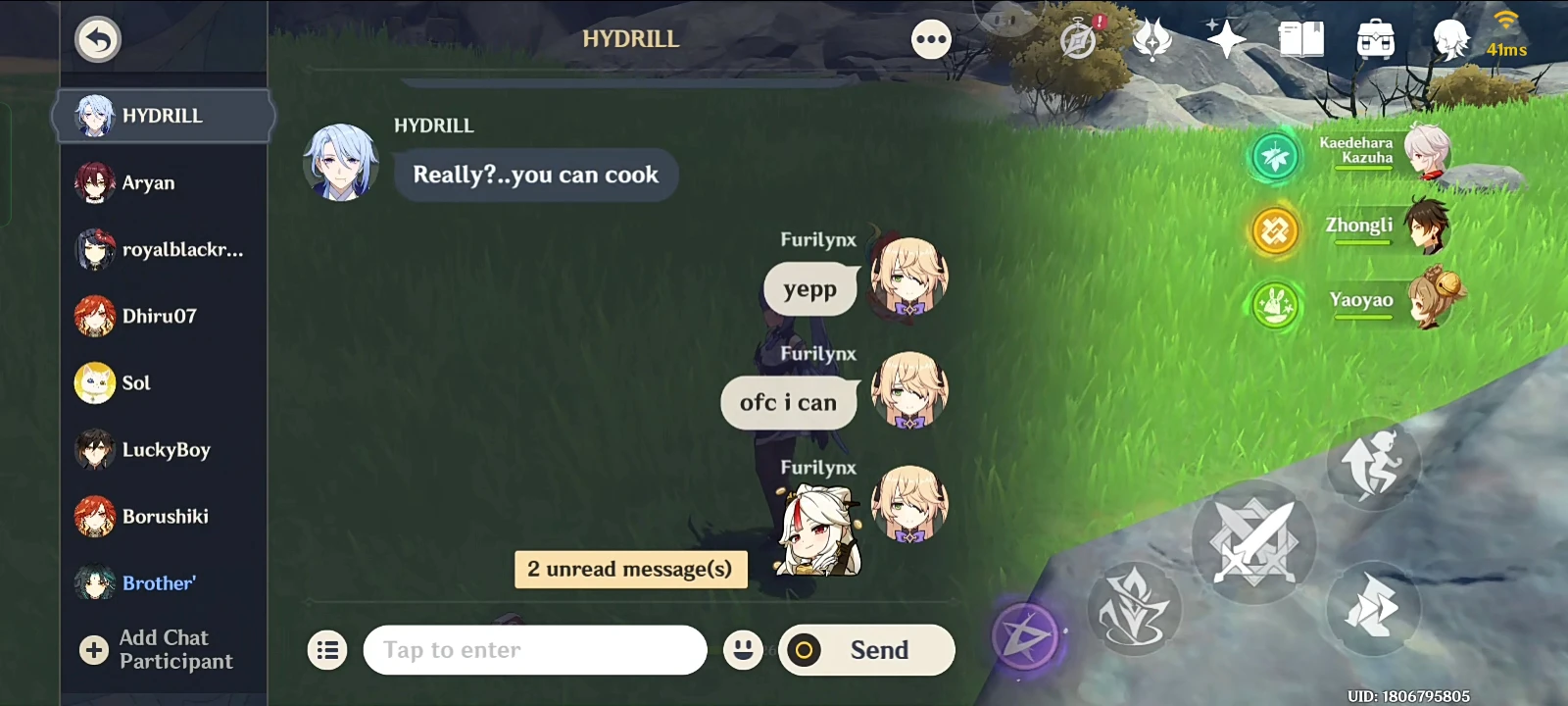Viewport: 1568px width, 706px height.
Task: Open the Battle Pass wings icon
Action: coord(1151,39)
